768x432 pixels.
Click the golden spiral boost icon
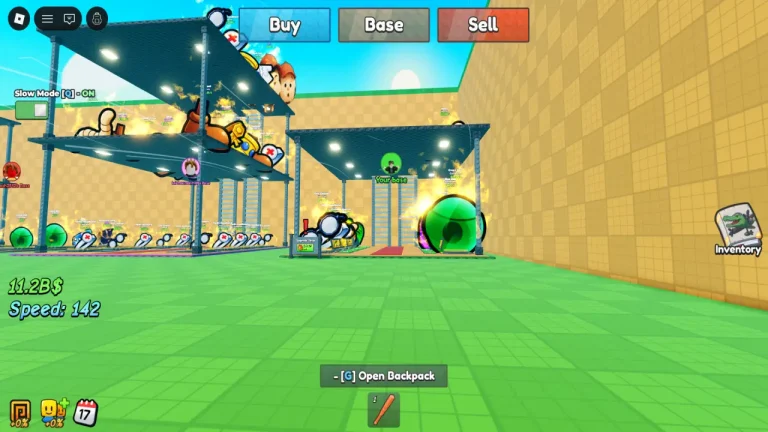[19, 411]
